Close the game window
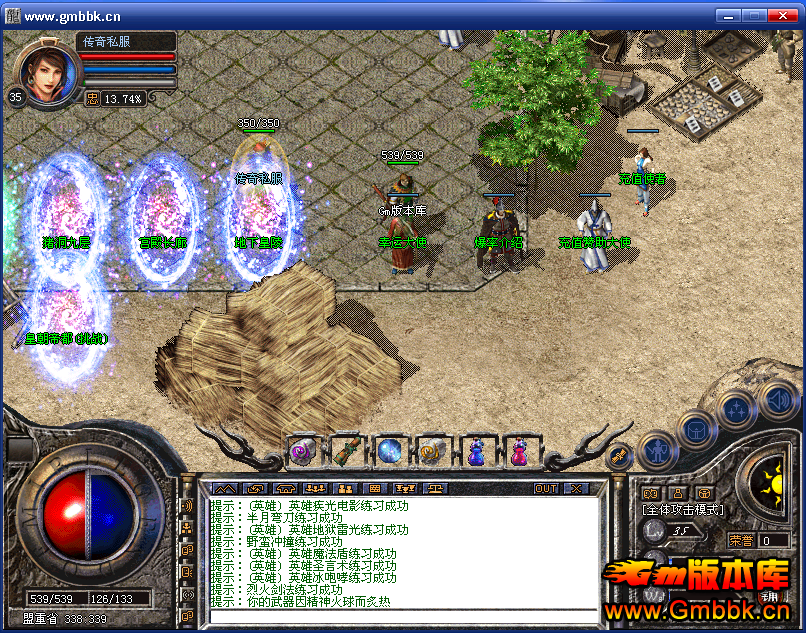806x633 pixels. tap(787, 15)
